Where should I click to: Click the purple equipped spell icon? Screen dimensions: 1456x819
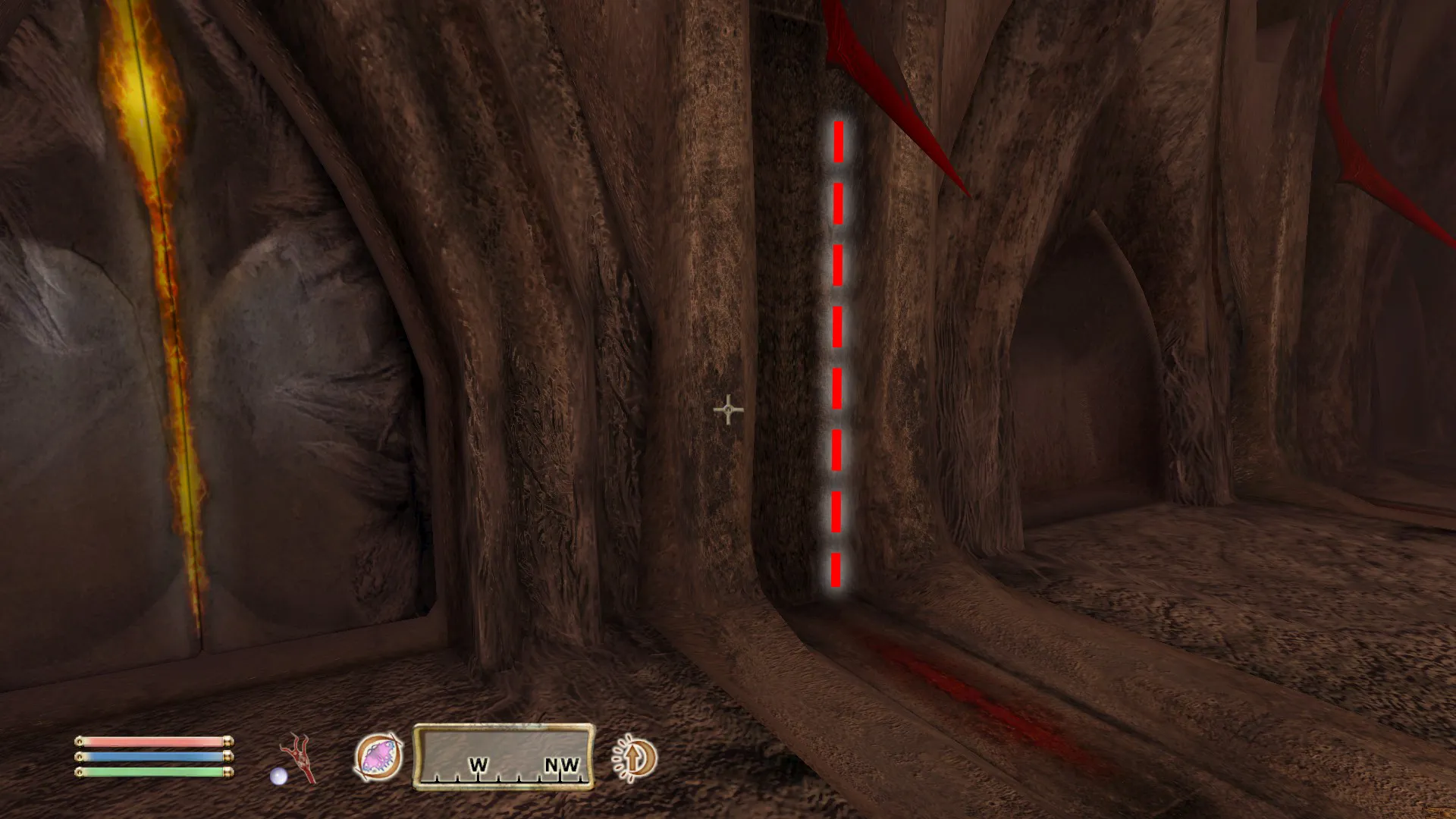coord(378,758)
